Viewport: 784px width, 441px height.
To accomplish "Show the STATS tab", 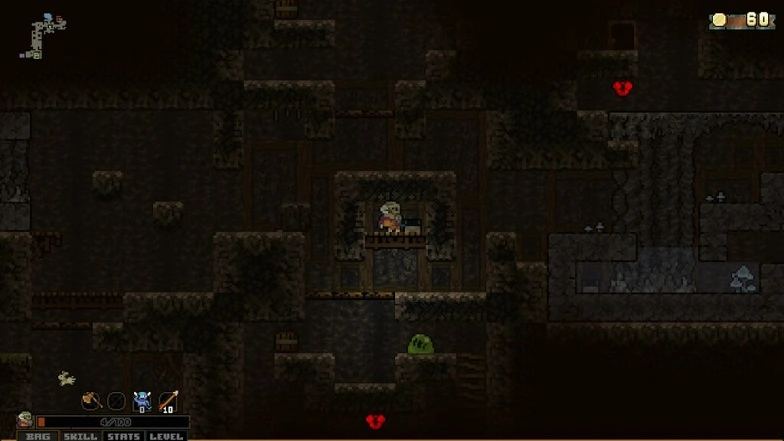I will 124,436.
